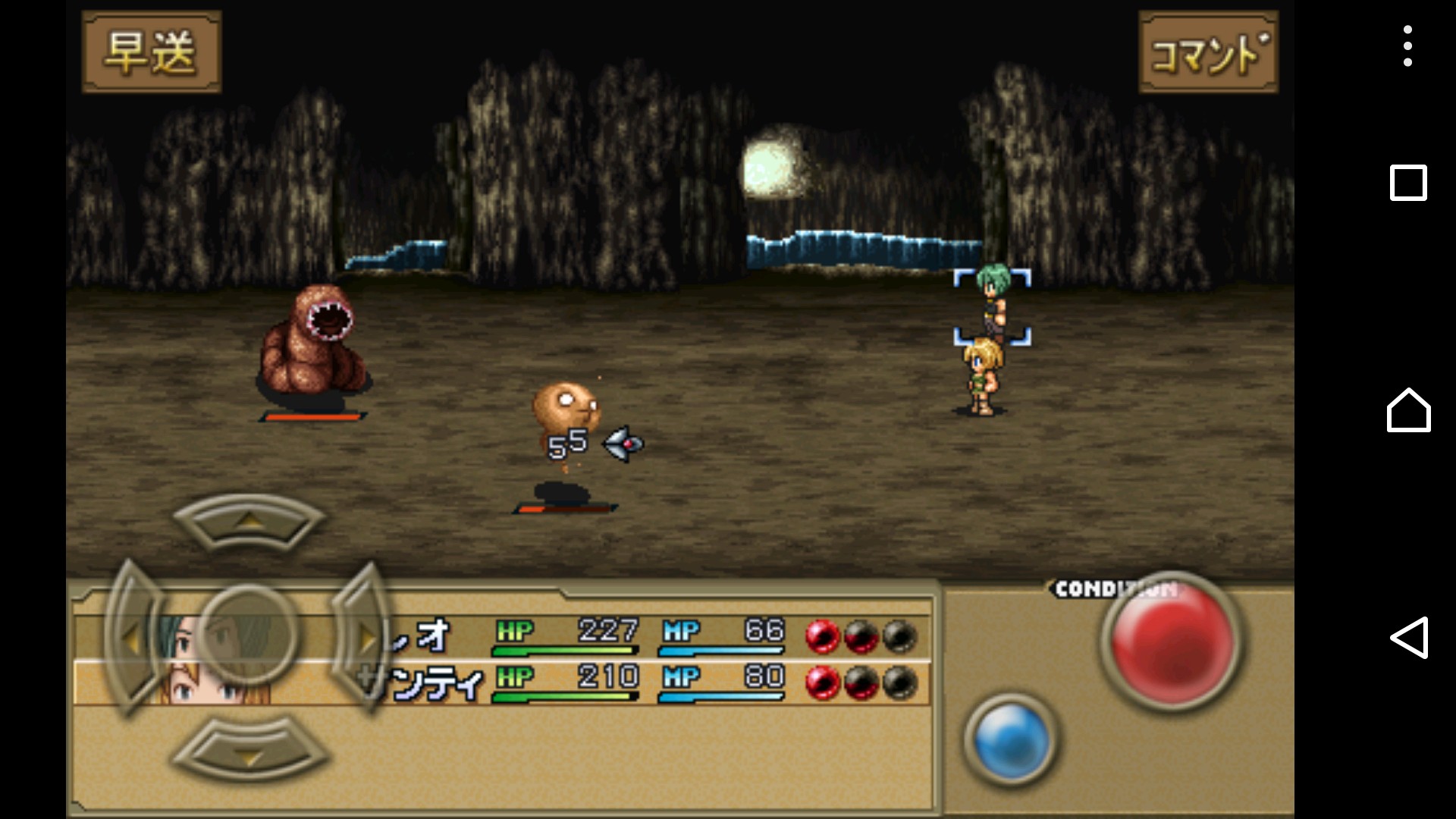Tap the 早送 fast-forward button
This screenshot has height=819, width=1456.
tap(151, 52)
